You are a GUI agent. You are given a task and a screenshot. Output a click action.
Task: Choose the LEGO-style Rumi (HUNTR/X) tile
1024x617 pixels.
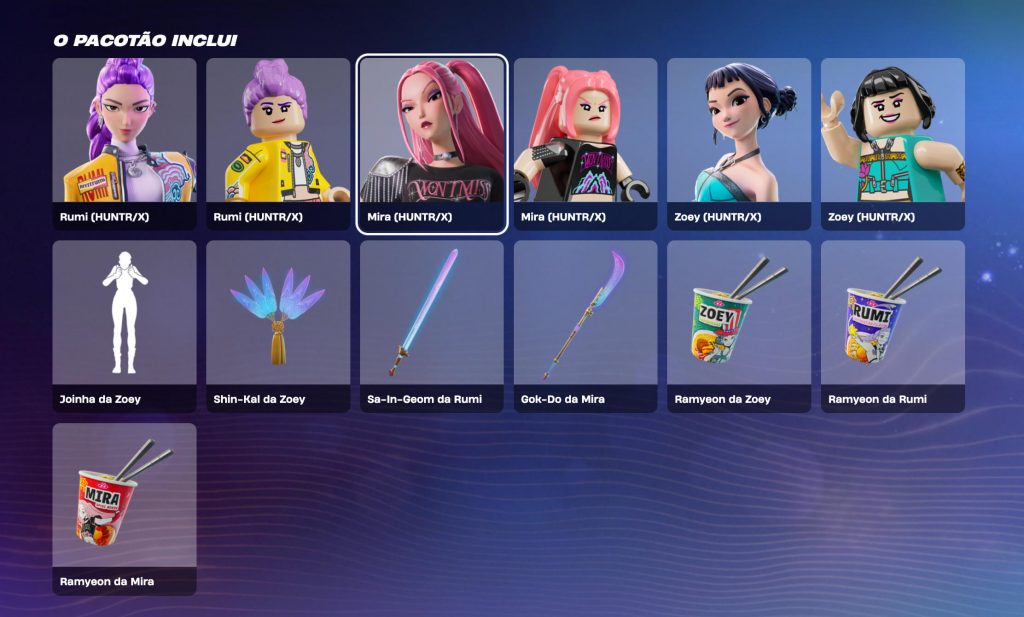[x=278, y=144]
